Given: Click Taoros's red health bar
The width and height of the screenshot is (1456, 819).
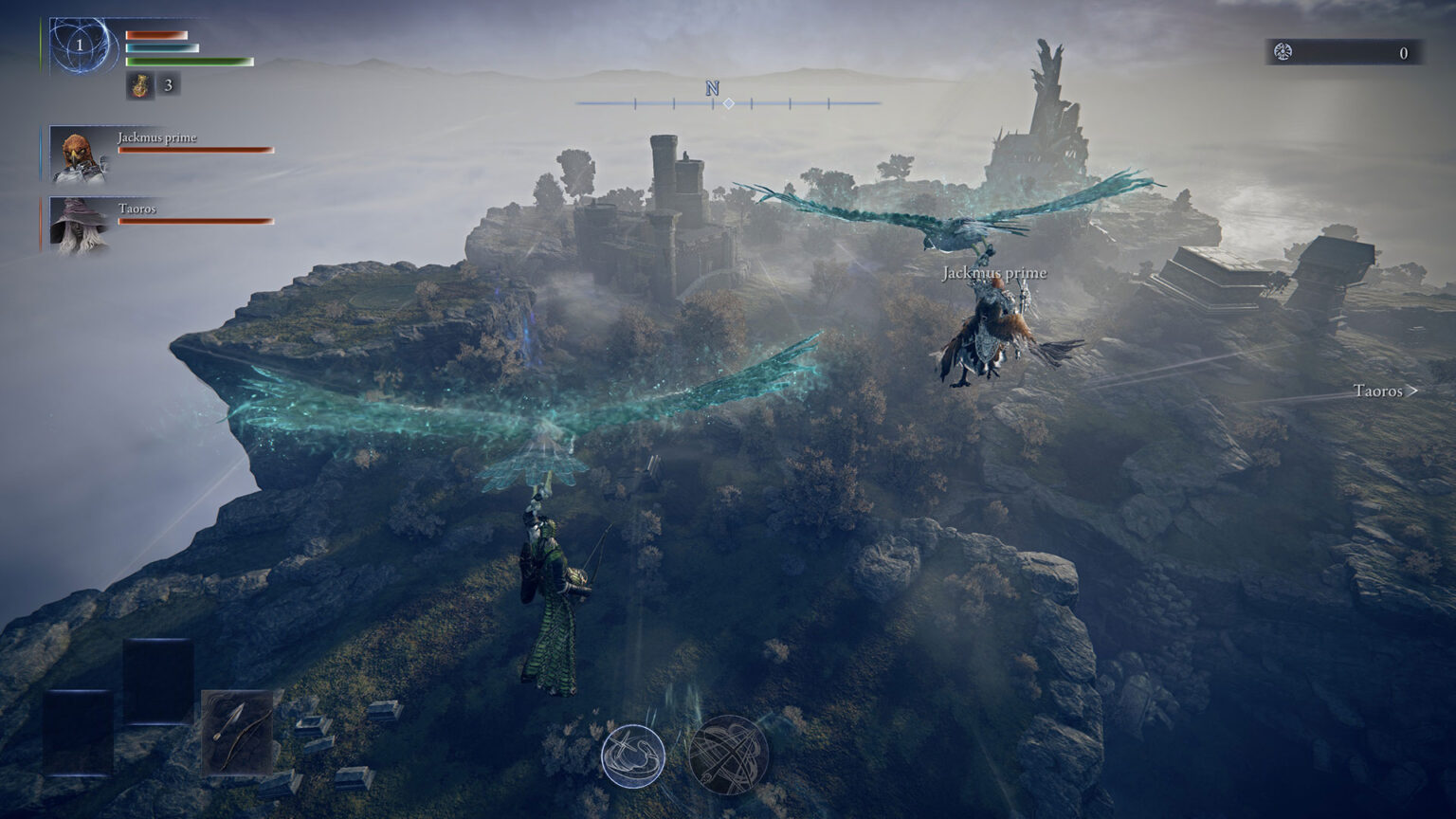Looking at the screenshot, I should pos(194,220).
